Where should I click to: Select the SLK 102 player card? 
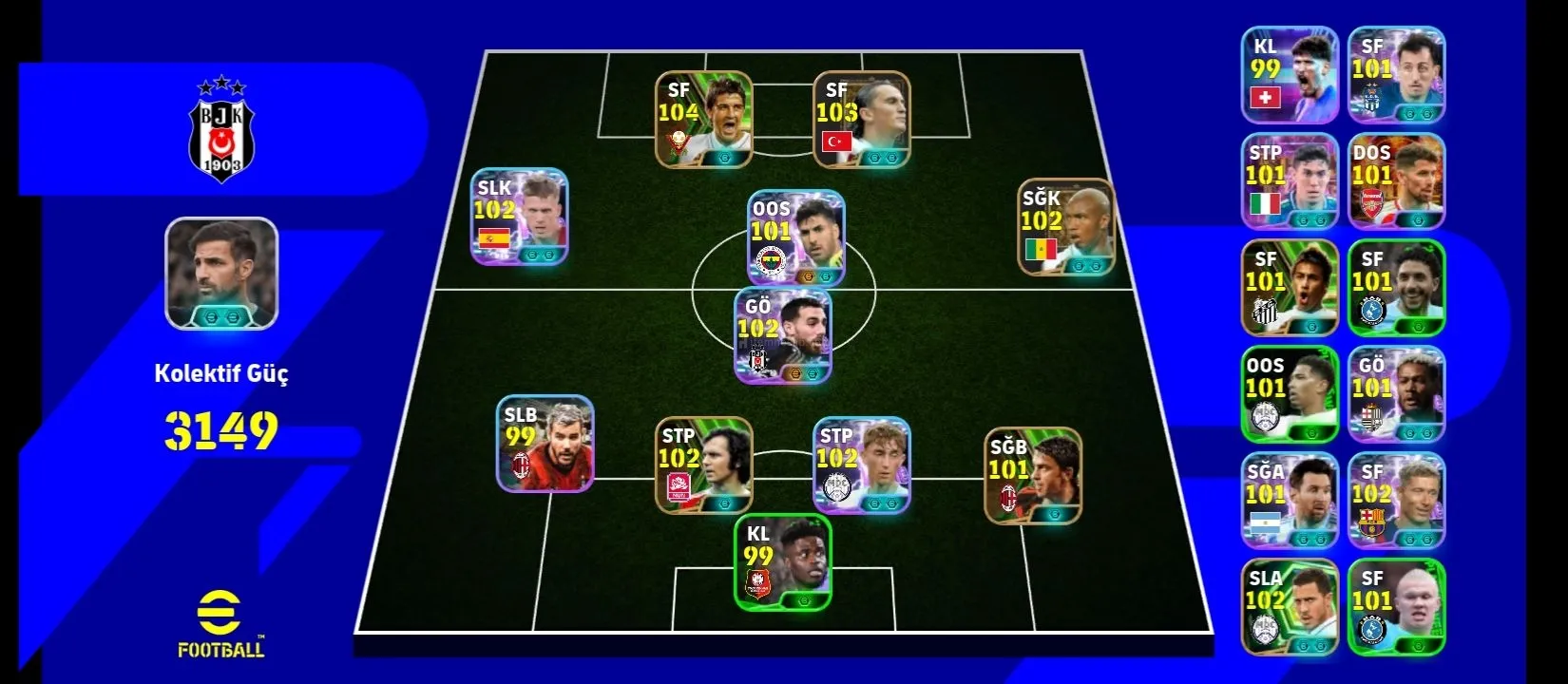point(520,217)
